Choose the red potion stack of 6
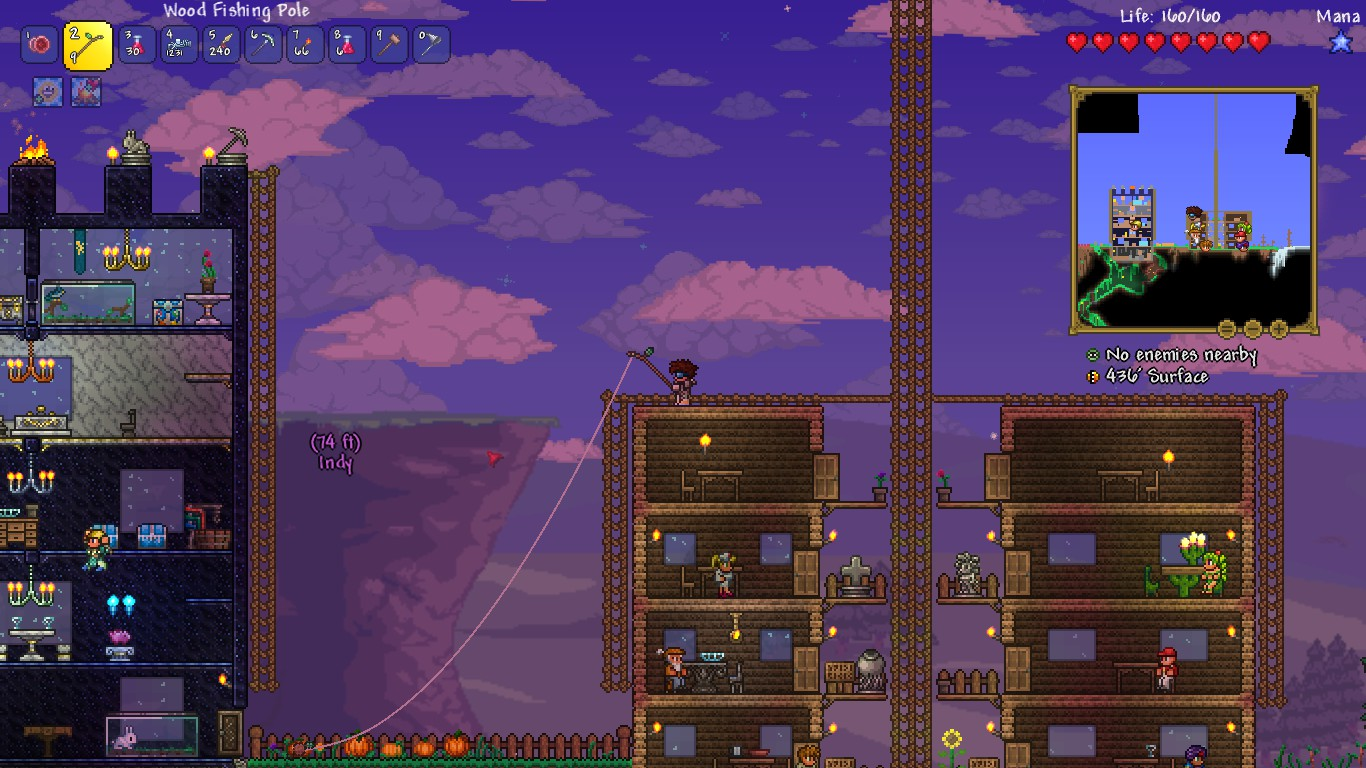The height and width of the screenshot is (768, 1366). coord(347,45)
